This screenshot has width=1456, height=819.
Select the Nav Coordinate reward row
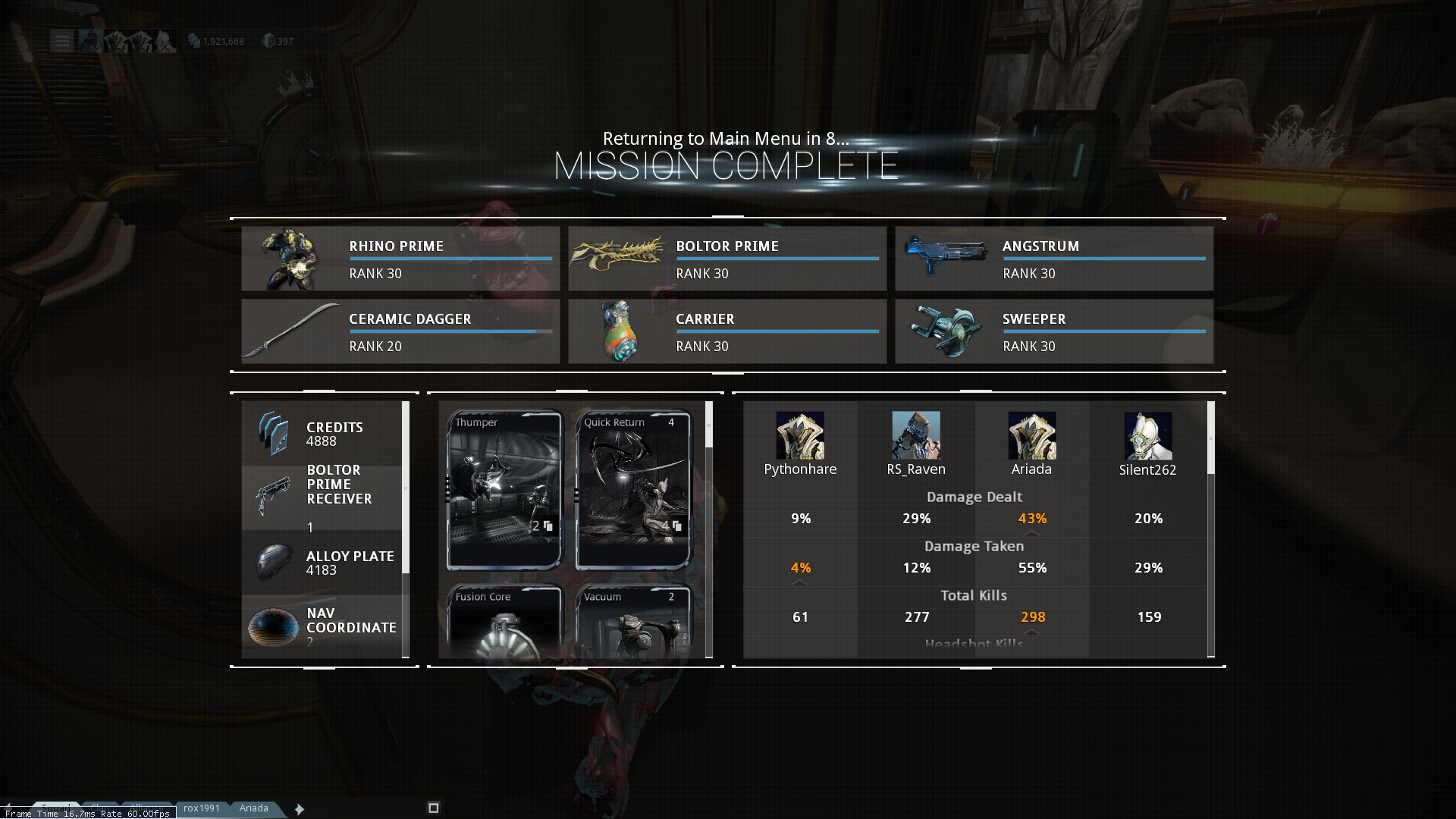[x=322, y=626]
